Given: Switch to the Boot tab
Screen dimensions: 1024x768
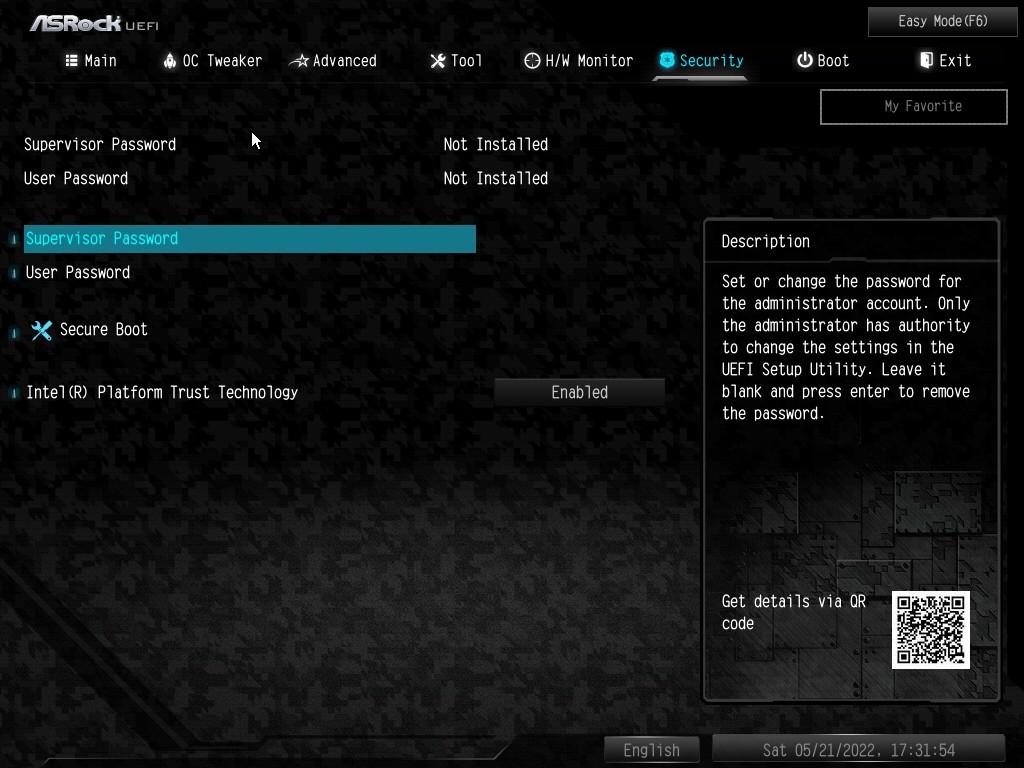Looking at the screenshot, I should tap(823, 61).
